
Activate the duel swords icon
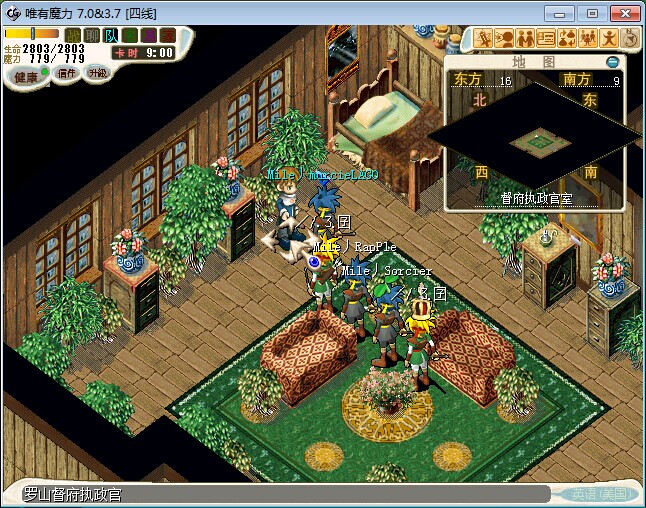[484, 39]
